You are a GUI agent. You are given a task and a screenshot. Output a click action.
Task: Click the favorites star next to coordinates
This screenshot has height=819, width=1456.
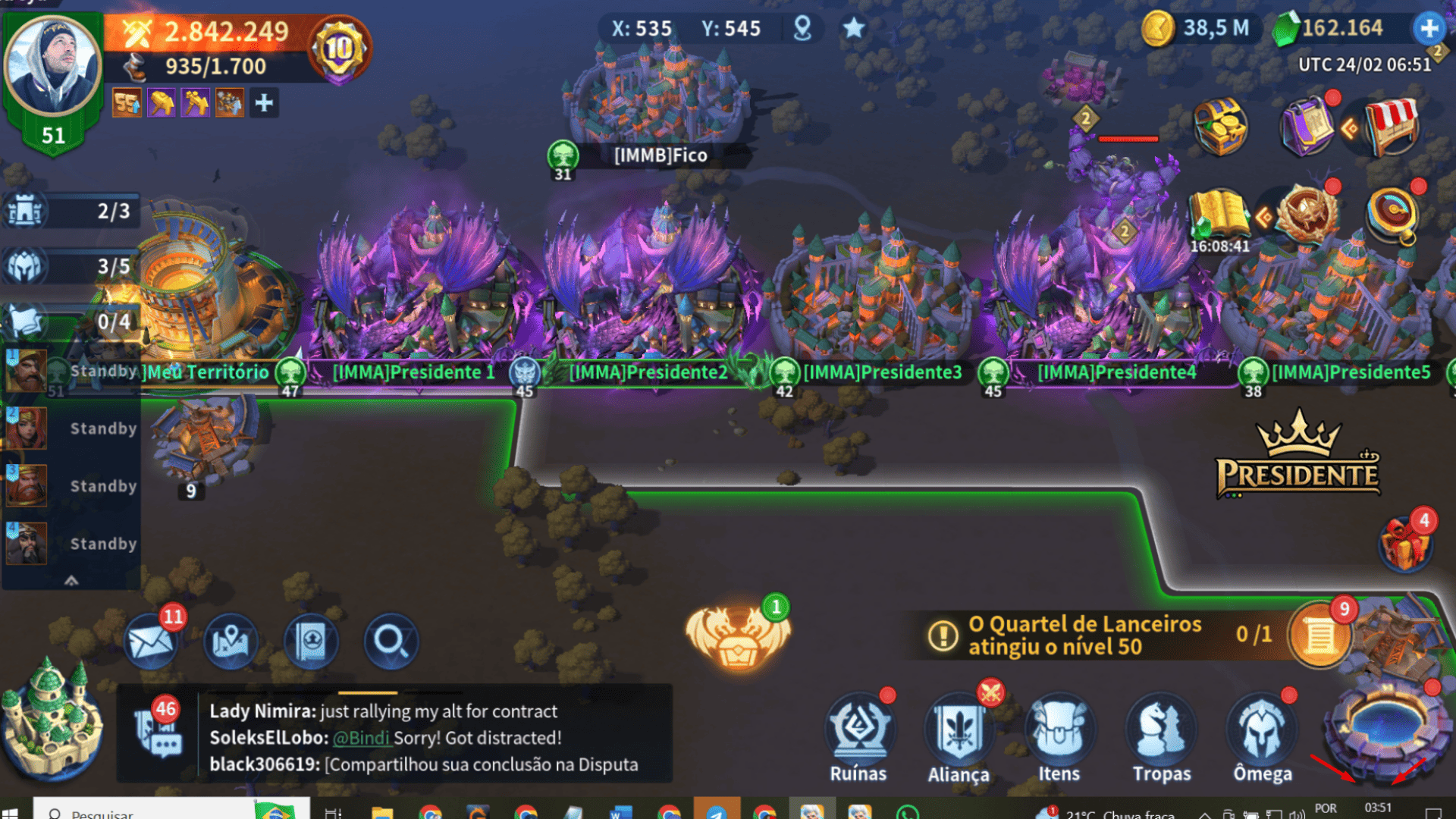point(854,29)
